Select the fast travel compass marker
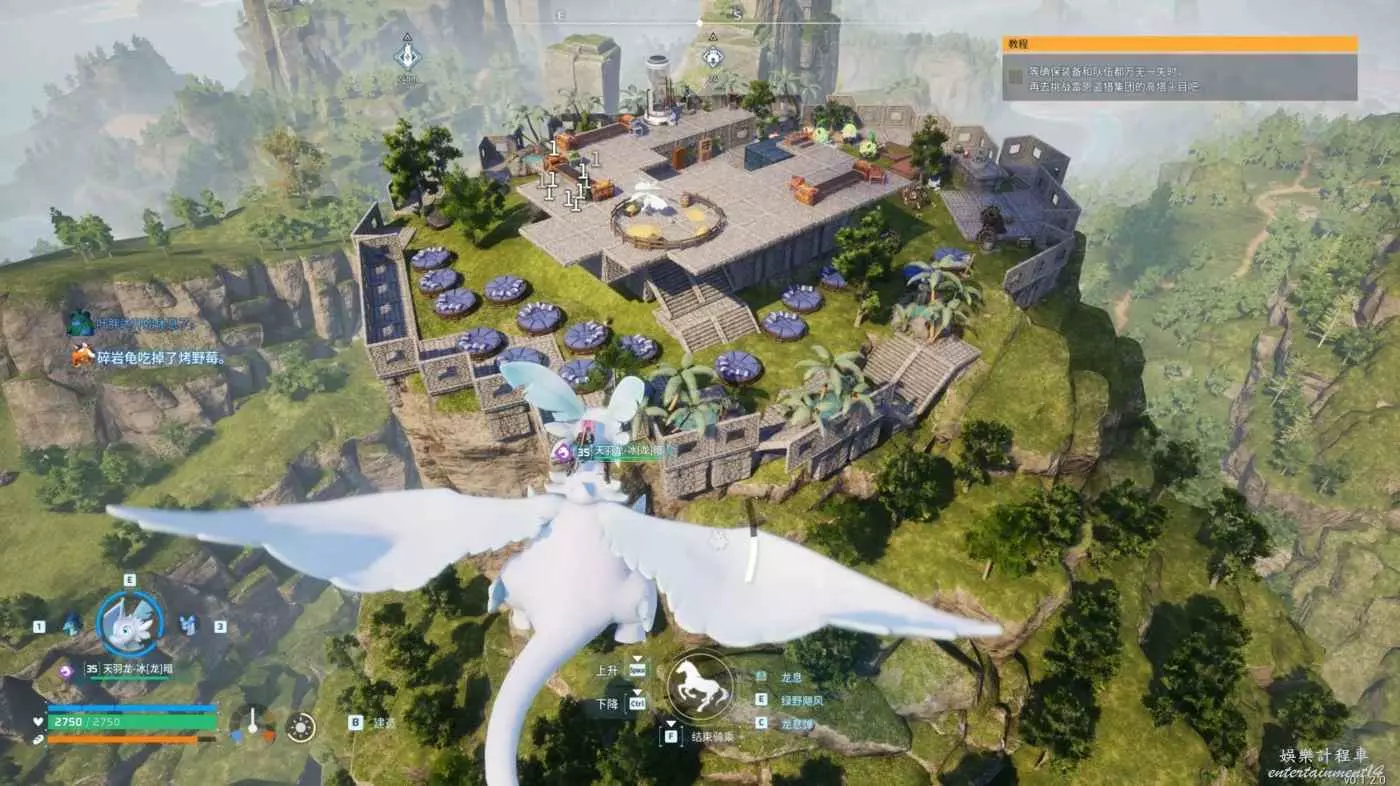 [406, 53]
